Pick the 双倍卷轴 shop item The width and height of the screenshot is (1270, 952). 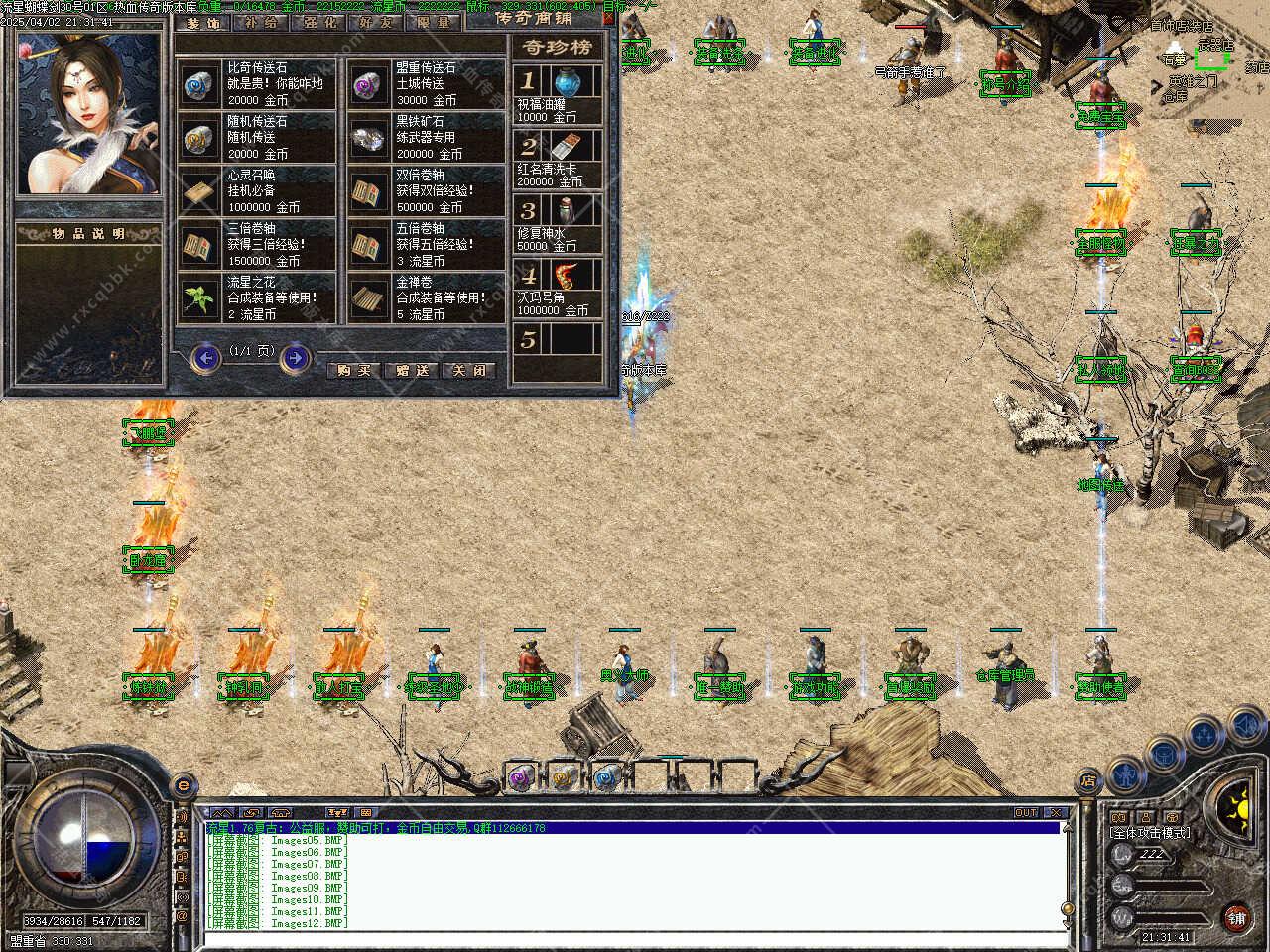point(427,191)
